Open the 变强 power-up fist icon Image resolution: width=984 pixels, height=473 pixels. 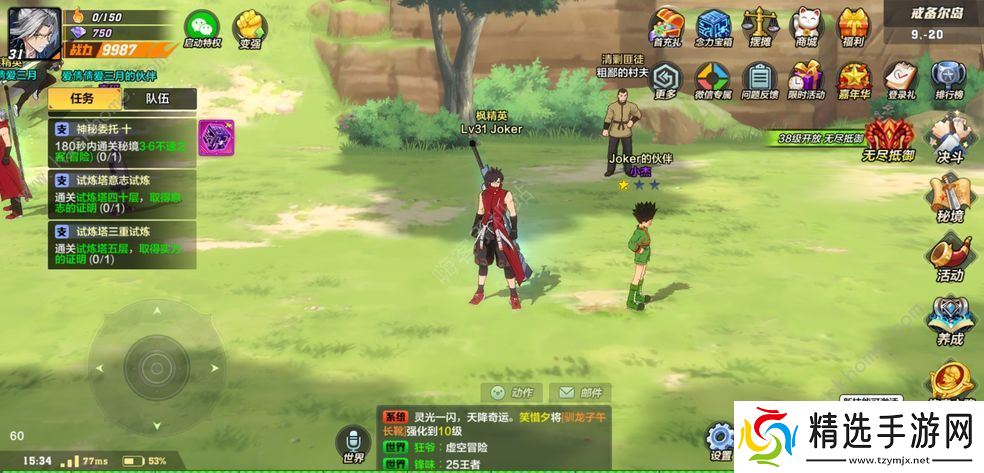250,28
